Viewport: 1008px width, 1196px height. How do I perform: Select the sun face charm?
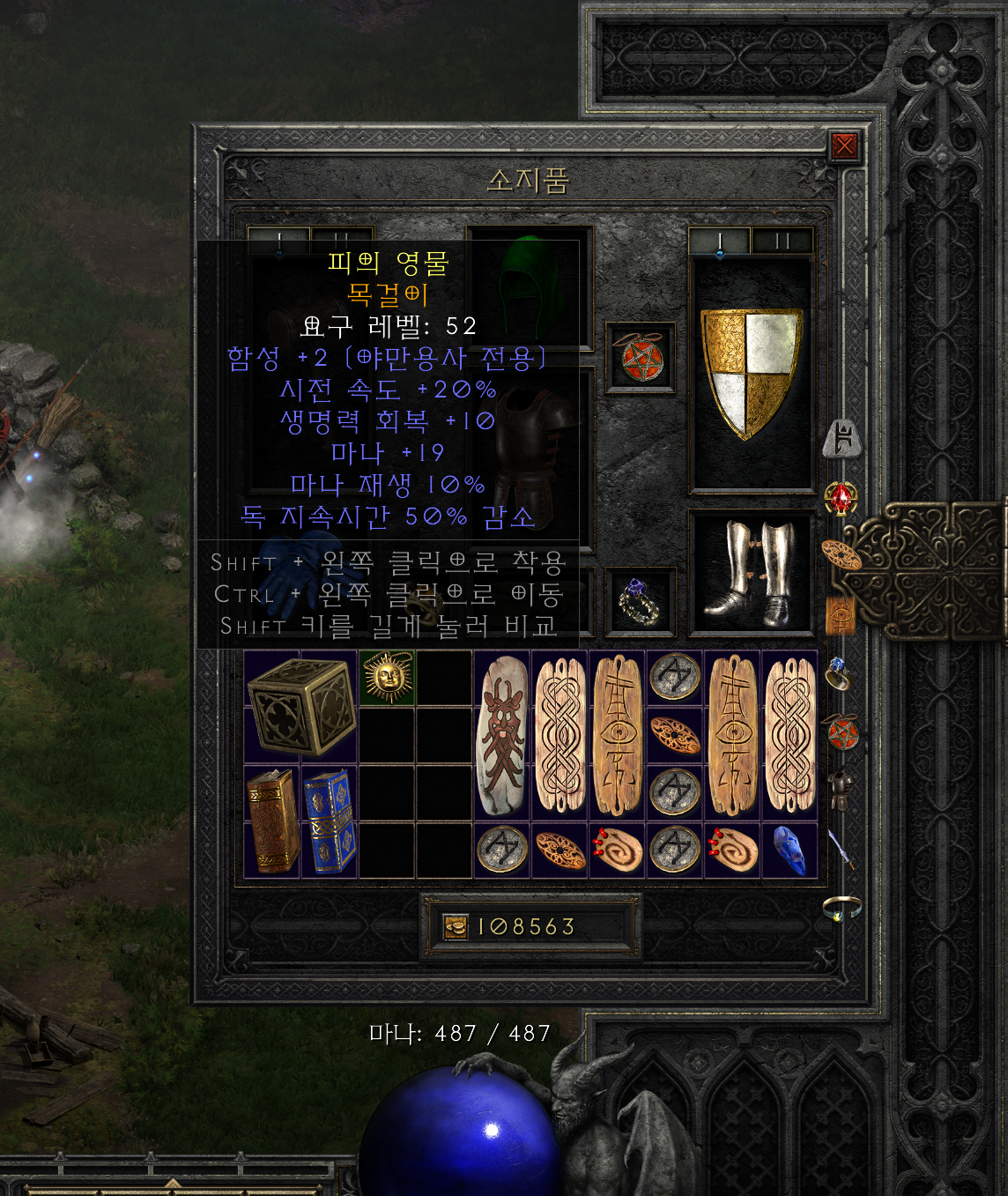point(387,679)
